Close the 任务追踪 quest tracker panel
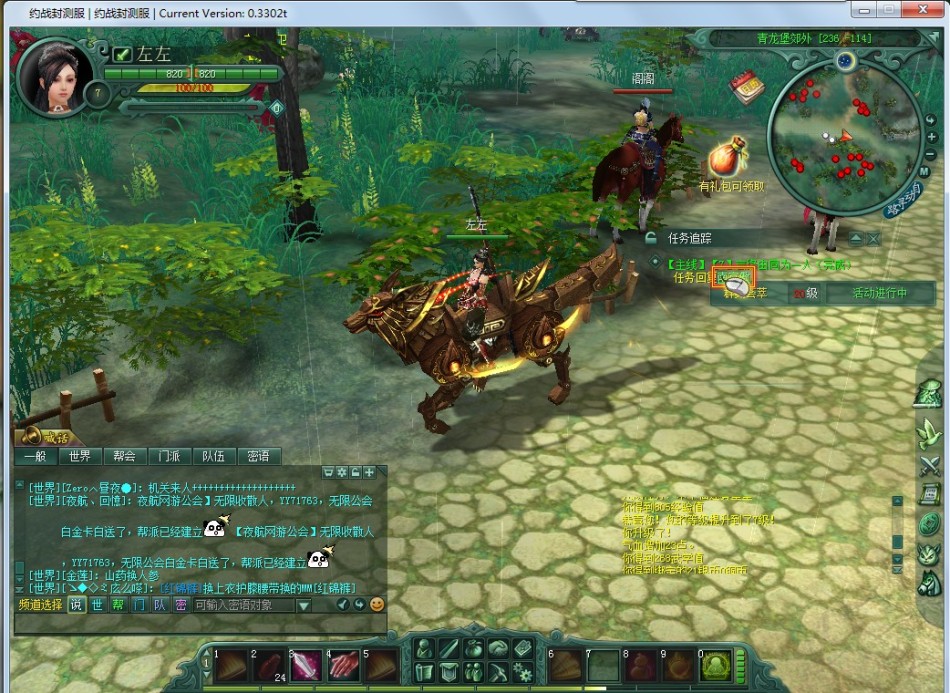 (x=874, y=239)
